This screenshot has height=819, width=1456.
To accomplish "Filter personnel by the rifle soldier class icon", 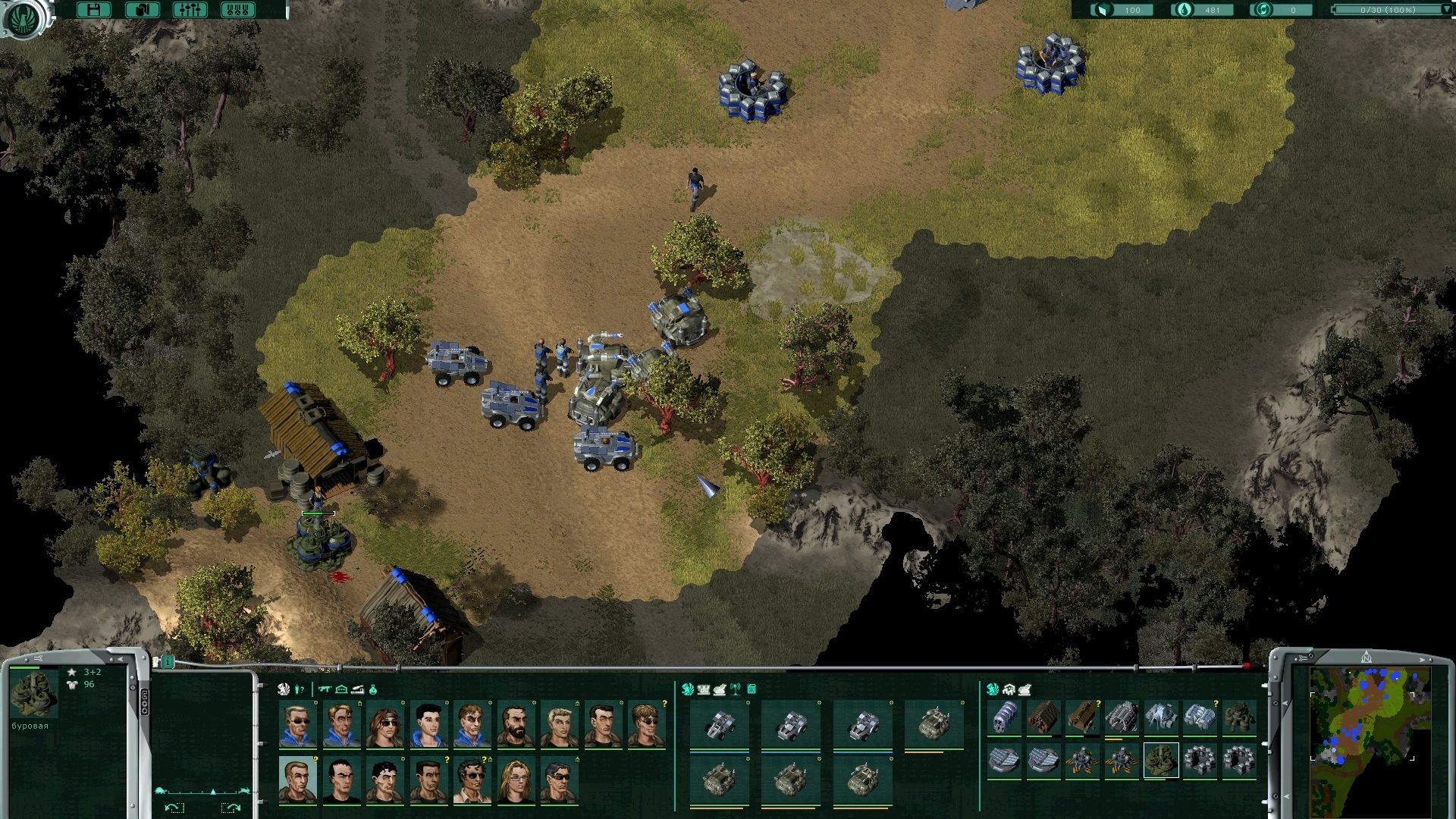I will pyautogui.click(x=325, y=689).
